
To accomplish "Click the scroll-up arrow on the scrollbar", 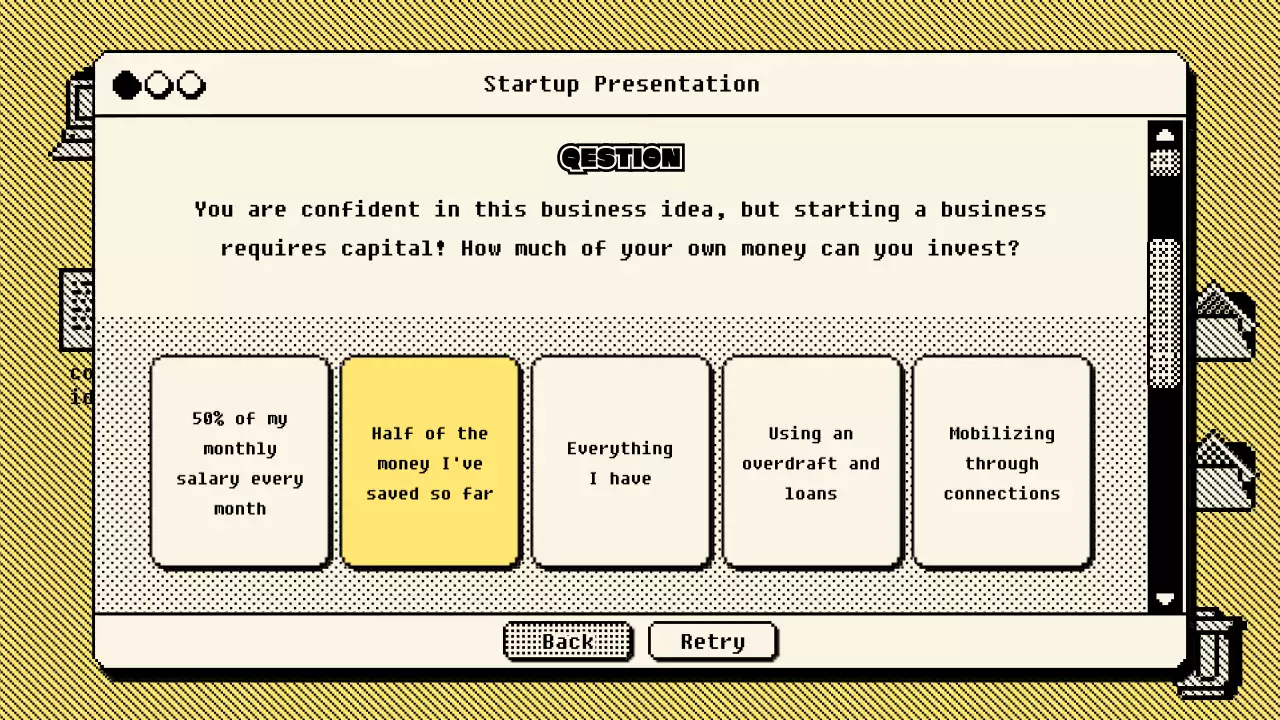I will (x=1166, y=134).
